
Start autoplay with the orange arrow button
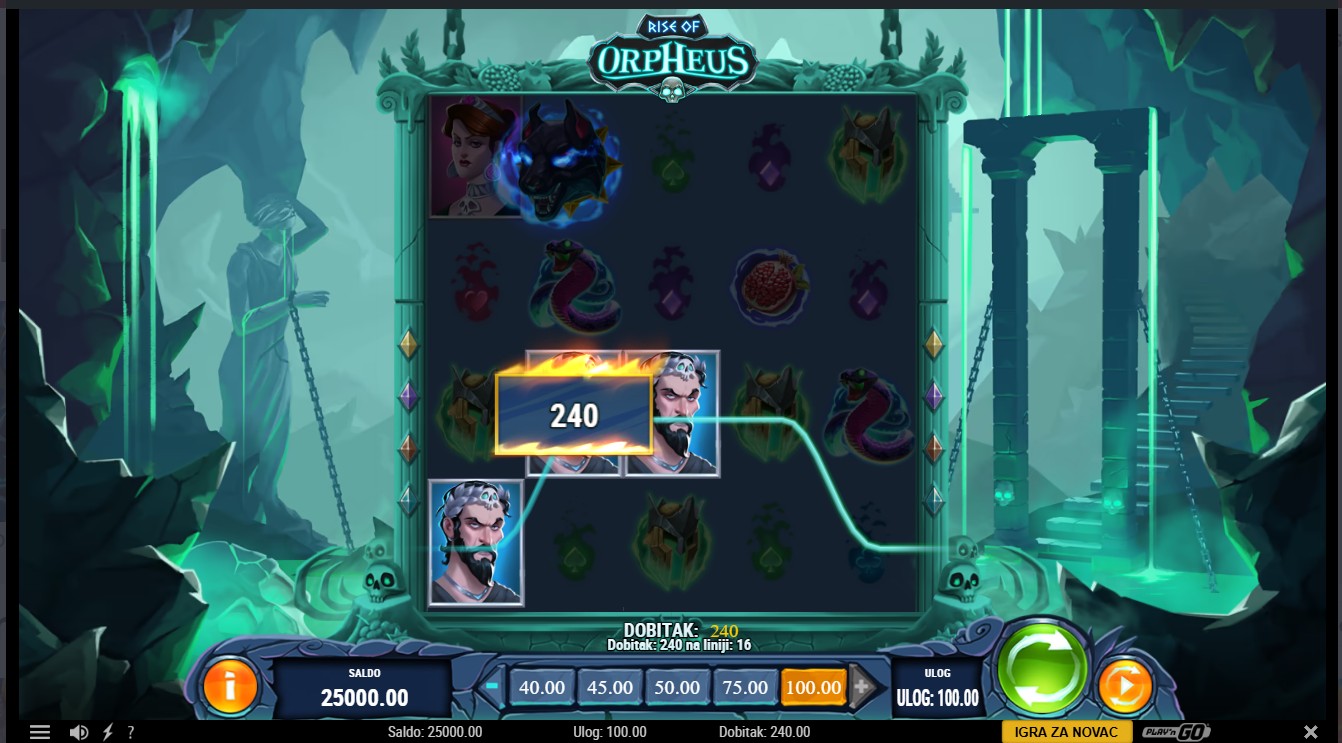[1125, 687]
